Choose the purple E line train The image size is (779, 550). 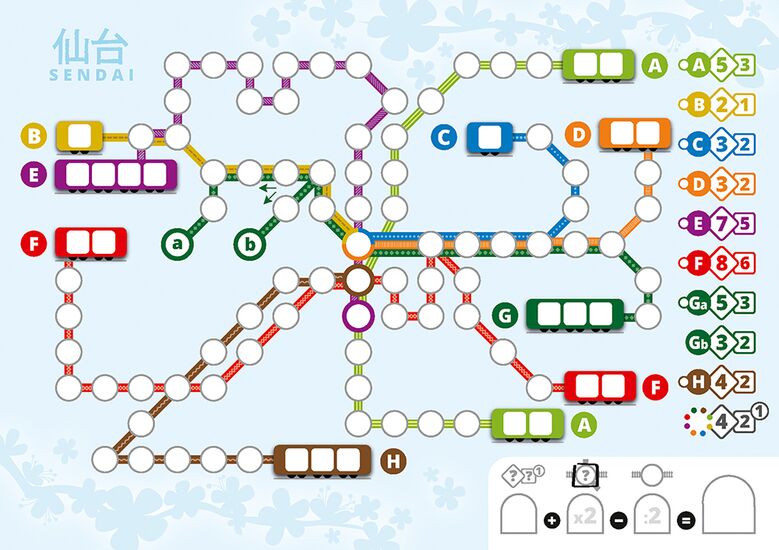tap(116, 175)
